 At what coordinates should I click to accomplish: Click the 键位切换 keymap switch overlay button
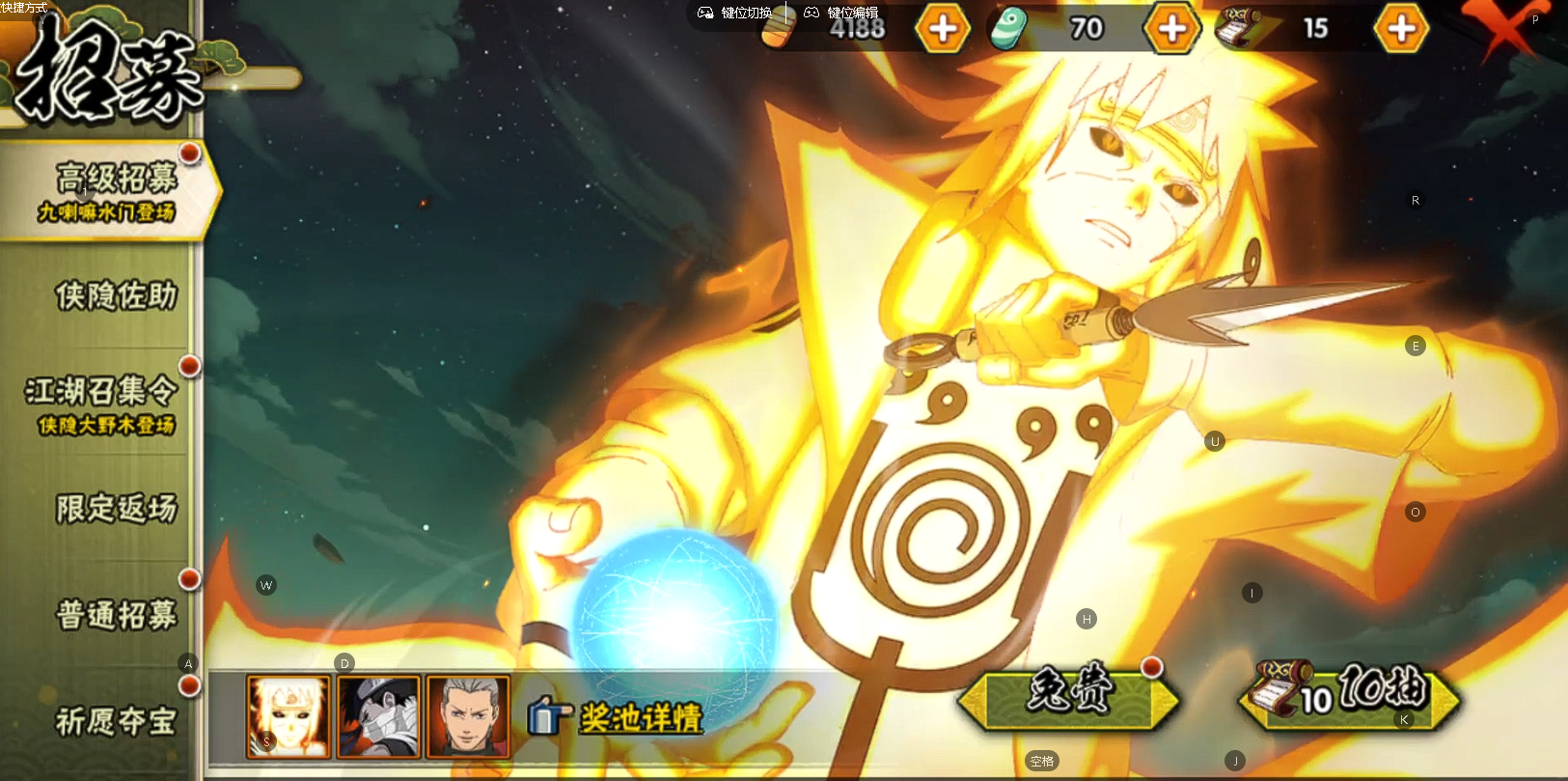[735, 13]
